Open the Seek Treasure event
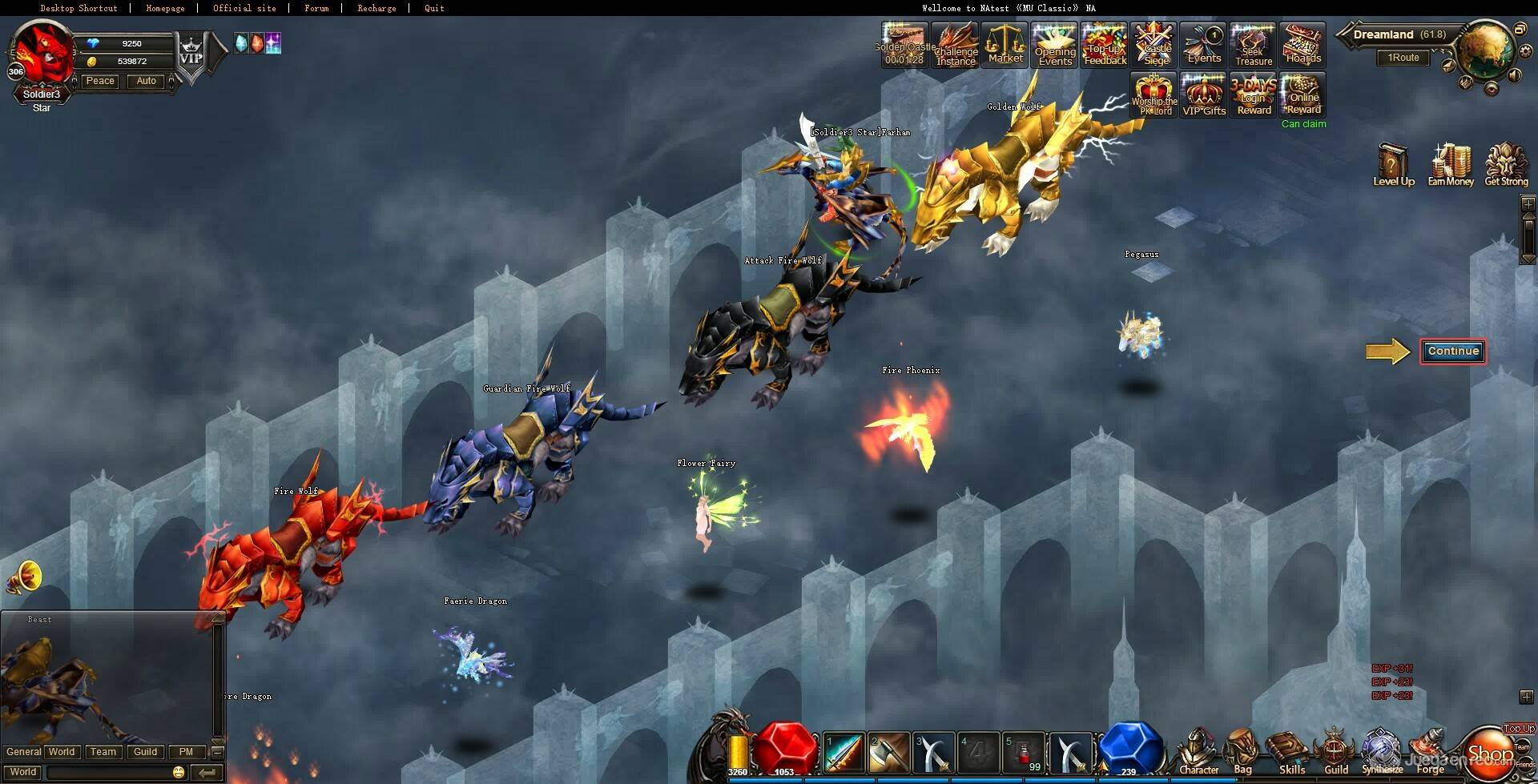 (x=1254, y=45)
